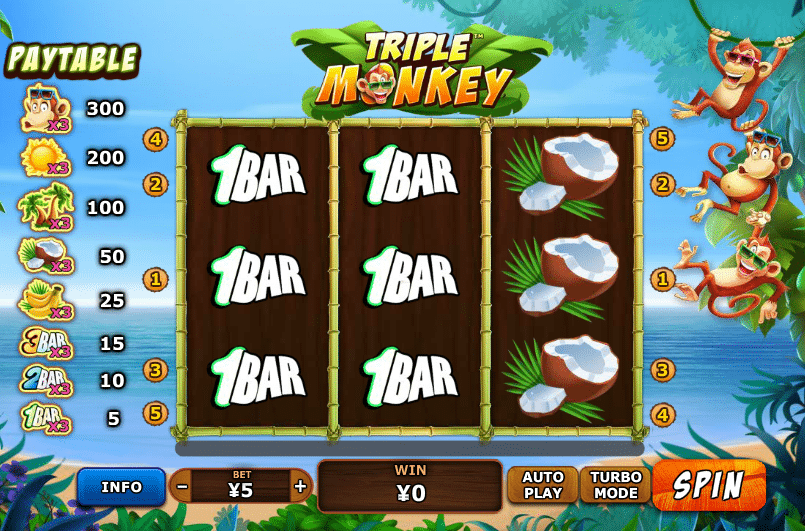Viewport: 805px width, 531px height.
Task: Decrease the bet with the minus button
Action: (x=182, y=487)
